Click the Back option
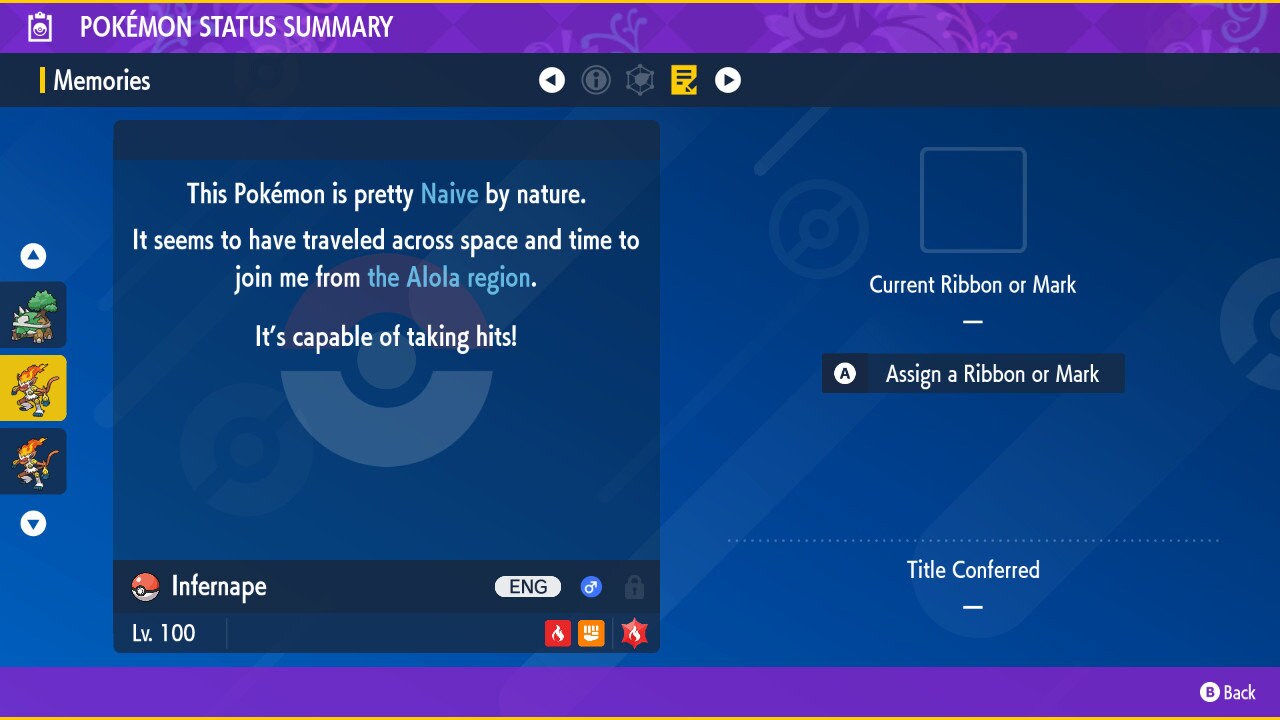 click(x=1228, y=692)
